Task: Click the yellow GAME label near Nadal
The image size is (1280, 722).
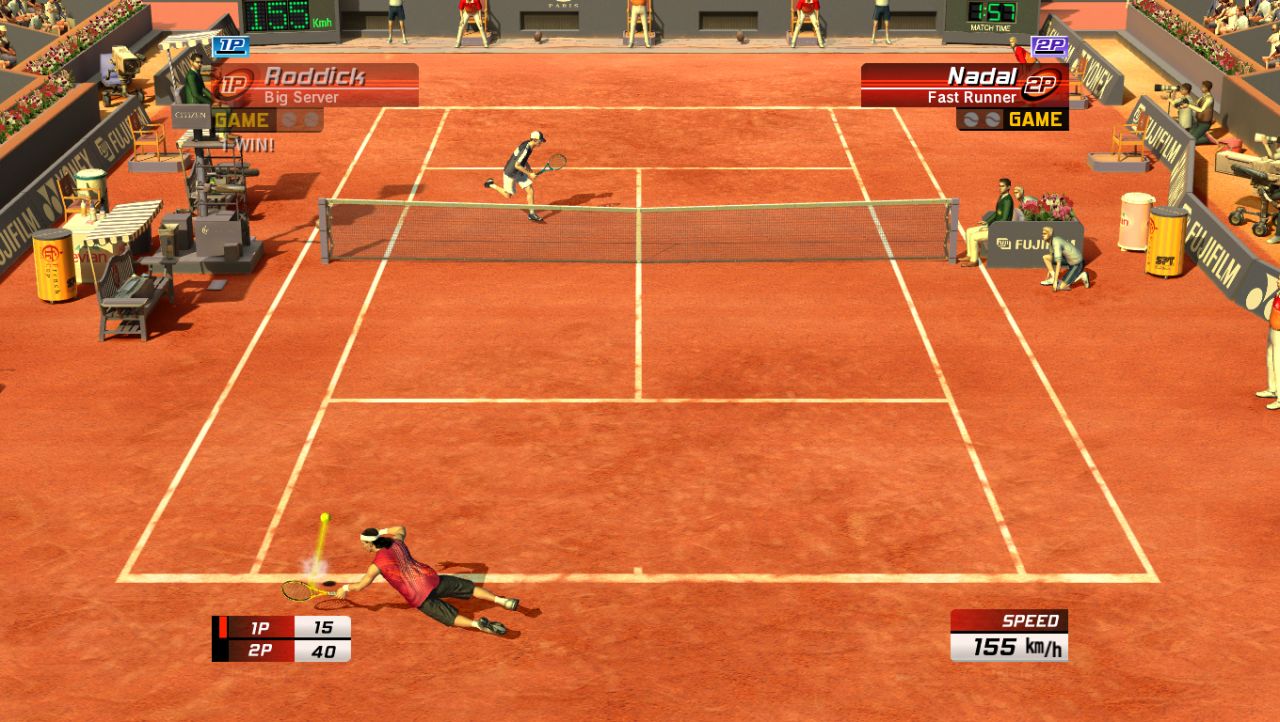Action: pyautogui.click(x=1034, y=119)
